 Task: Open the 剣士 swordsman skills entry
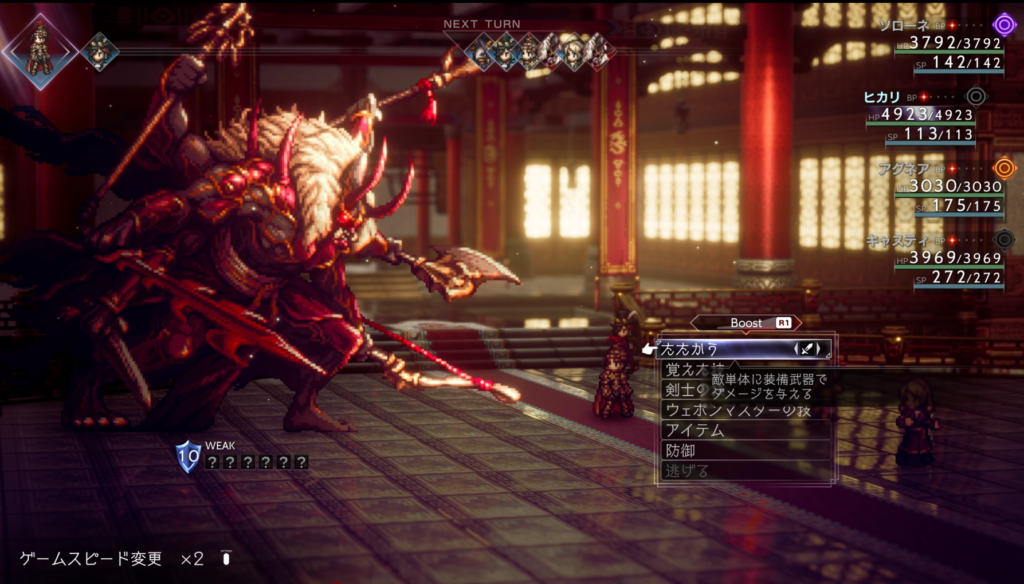click(683, 390)
